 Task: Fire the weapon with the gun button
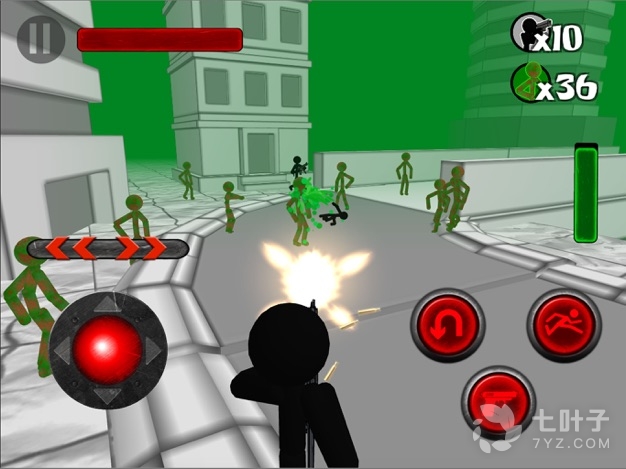tap(498, 402)
